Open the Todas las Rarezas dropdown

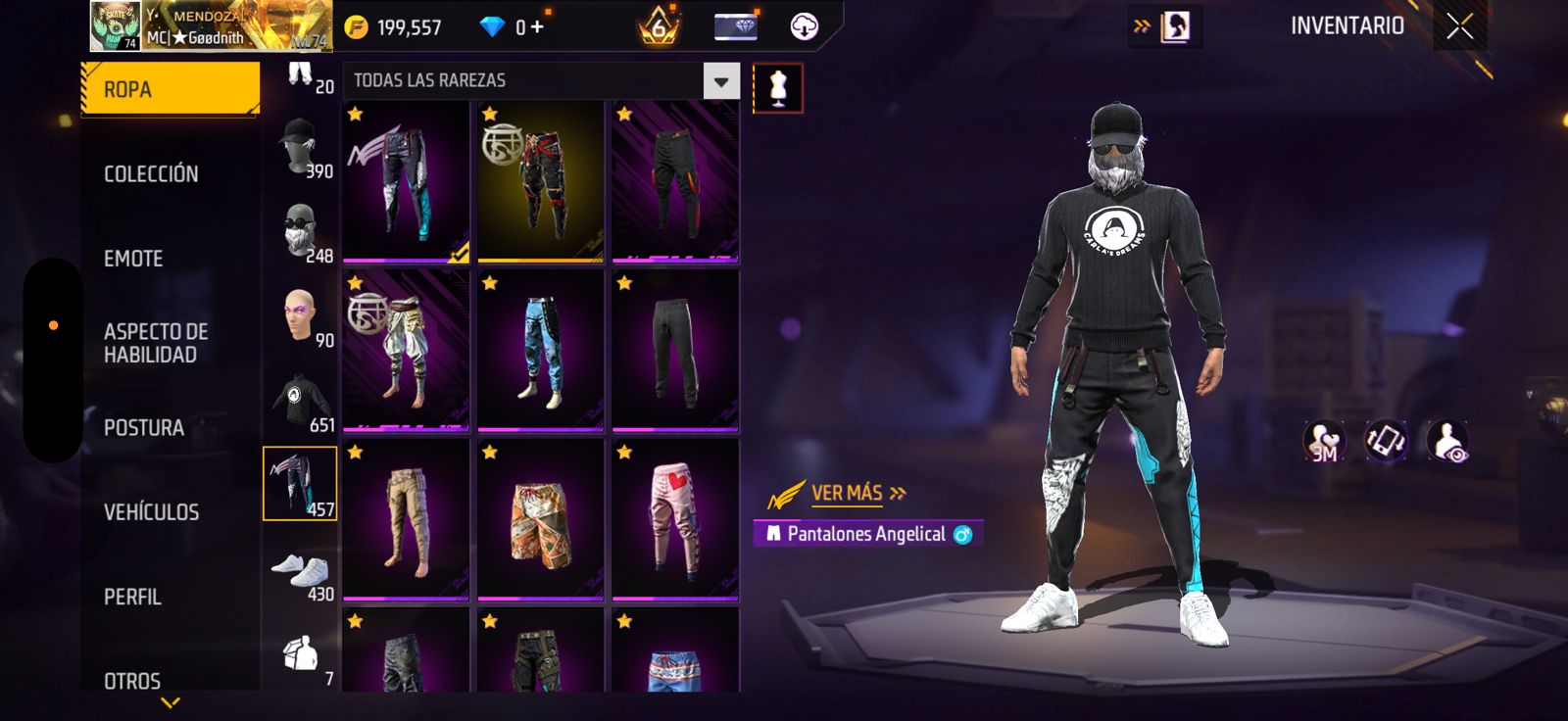(721, 81)
